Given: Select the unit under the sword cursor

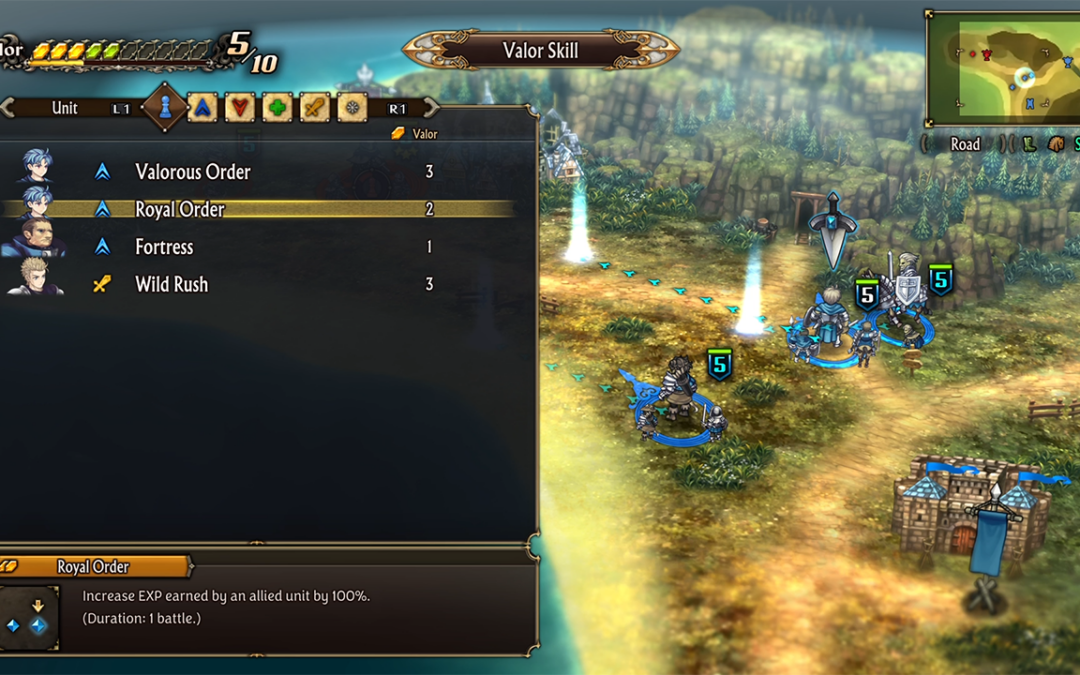Looking at the screenshot, I should [x=830, y=320].
